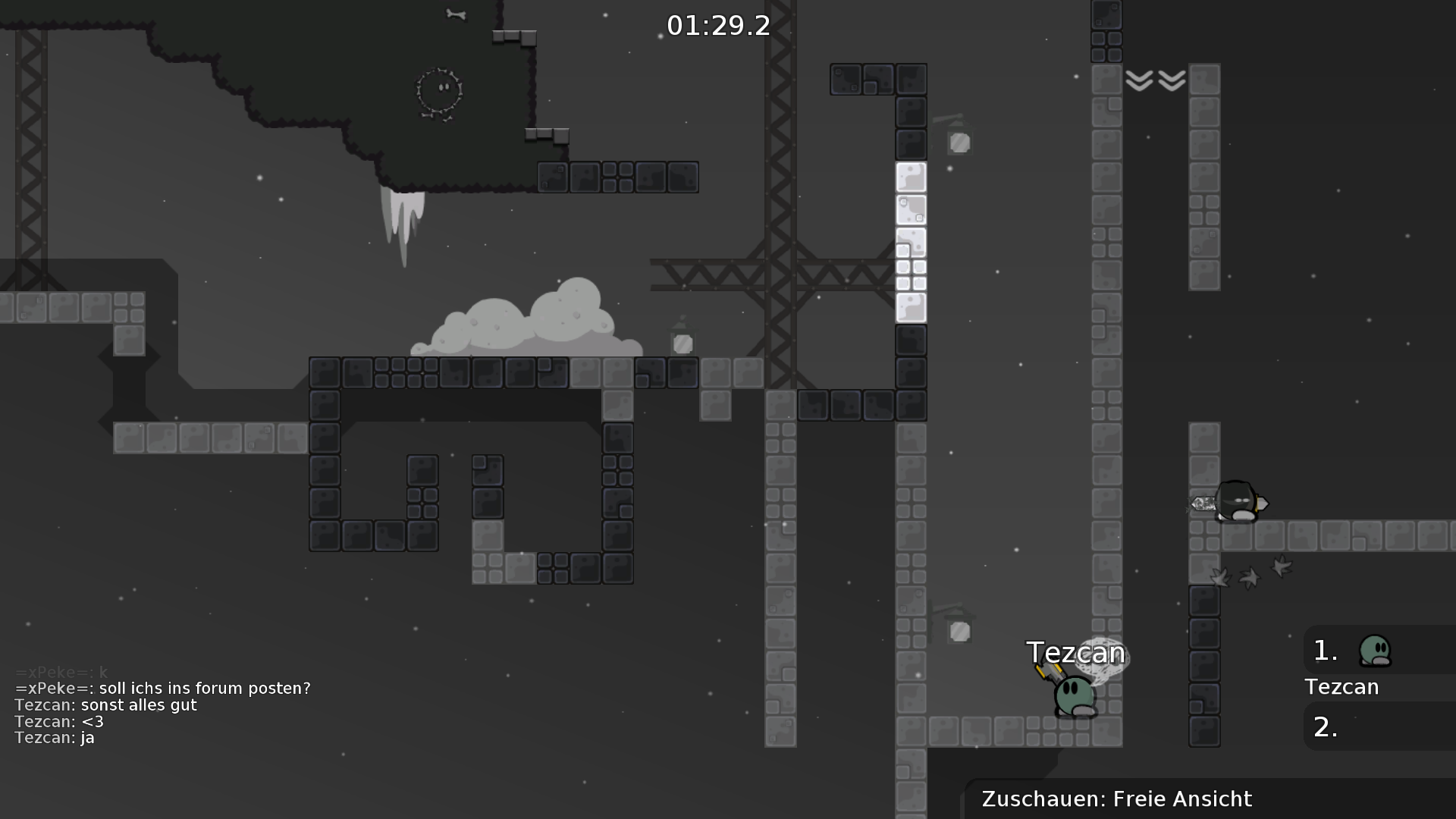1456x819 pixels.
Task: Select the Tezcan name label above the player
Action: [1076, 651]
